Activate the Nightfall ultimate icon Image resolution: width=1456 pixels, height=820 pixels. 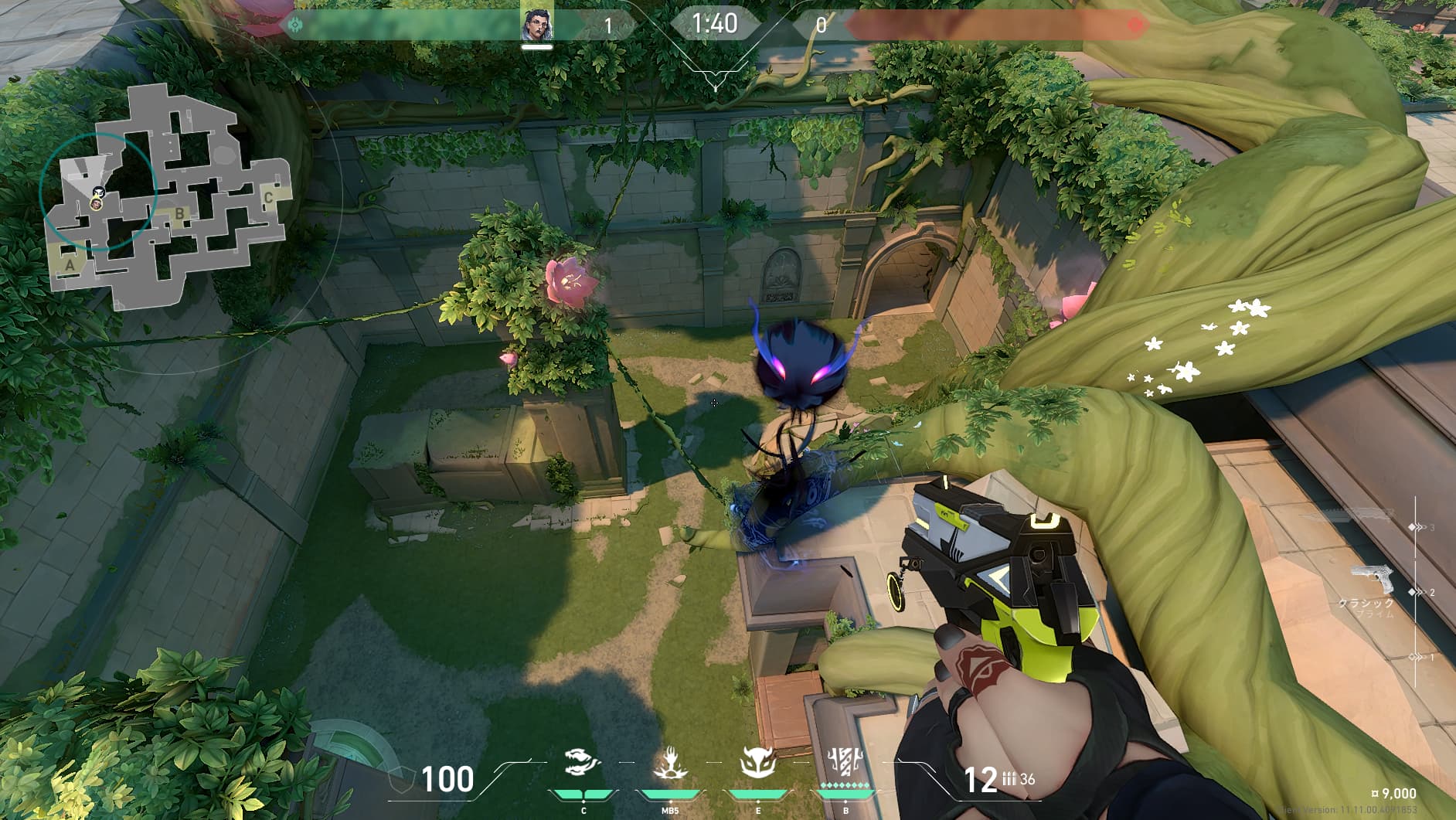point(846,764)
